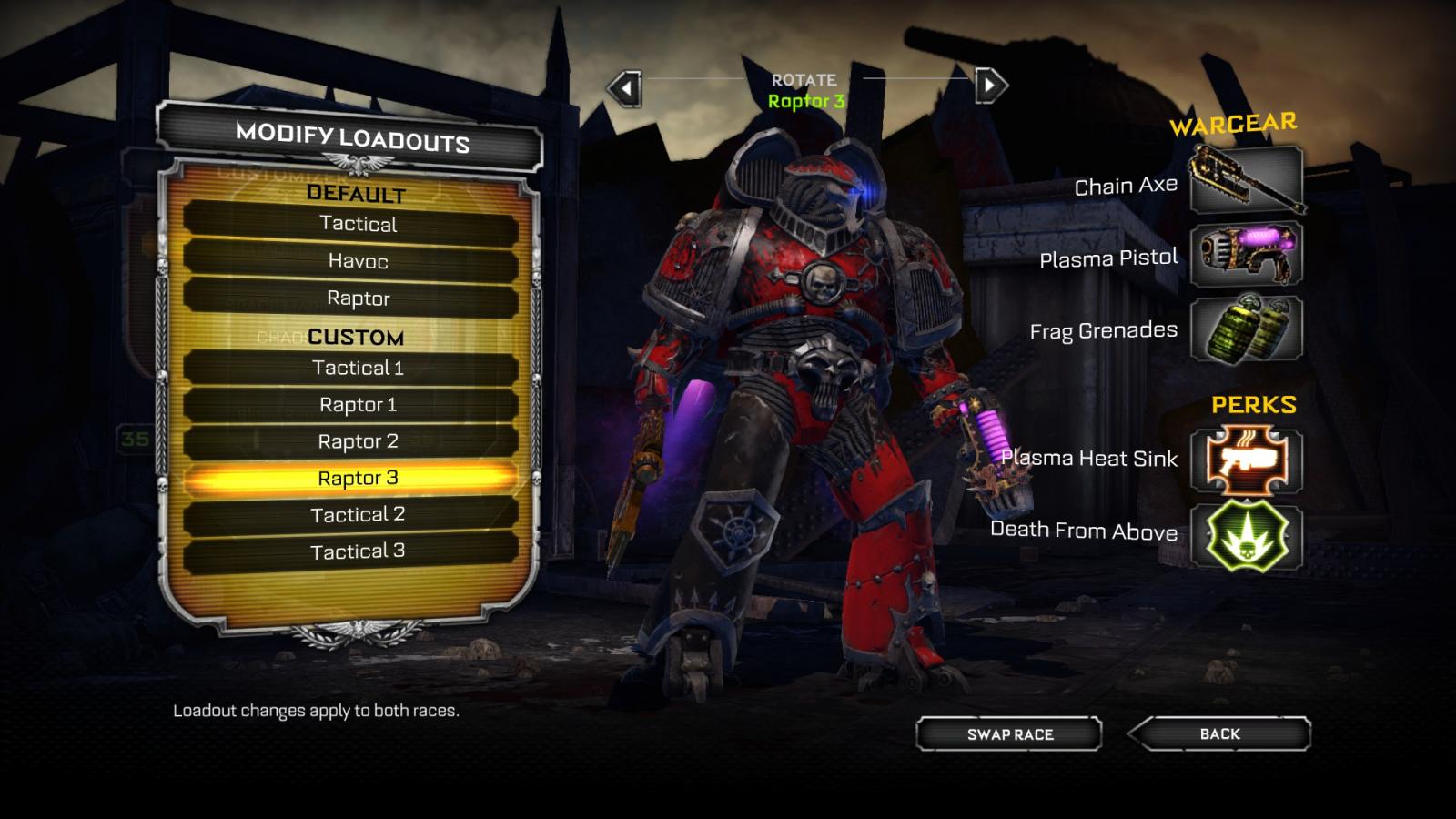
Task: Select custom loadout Tactical 3
Action: click(358, 551)
